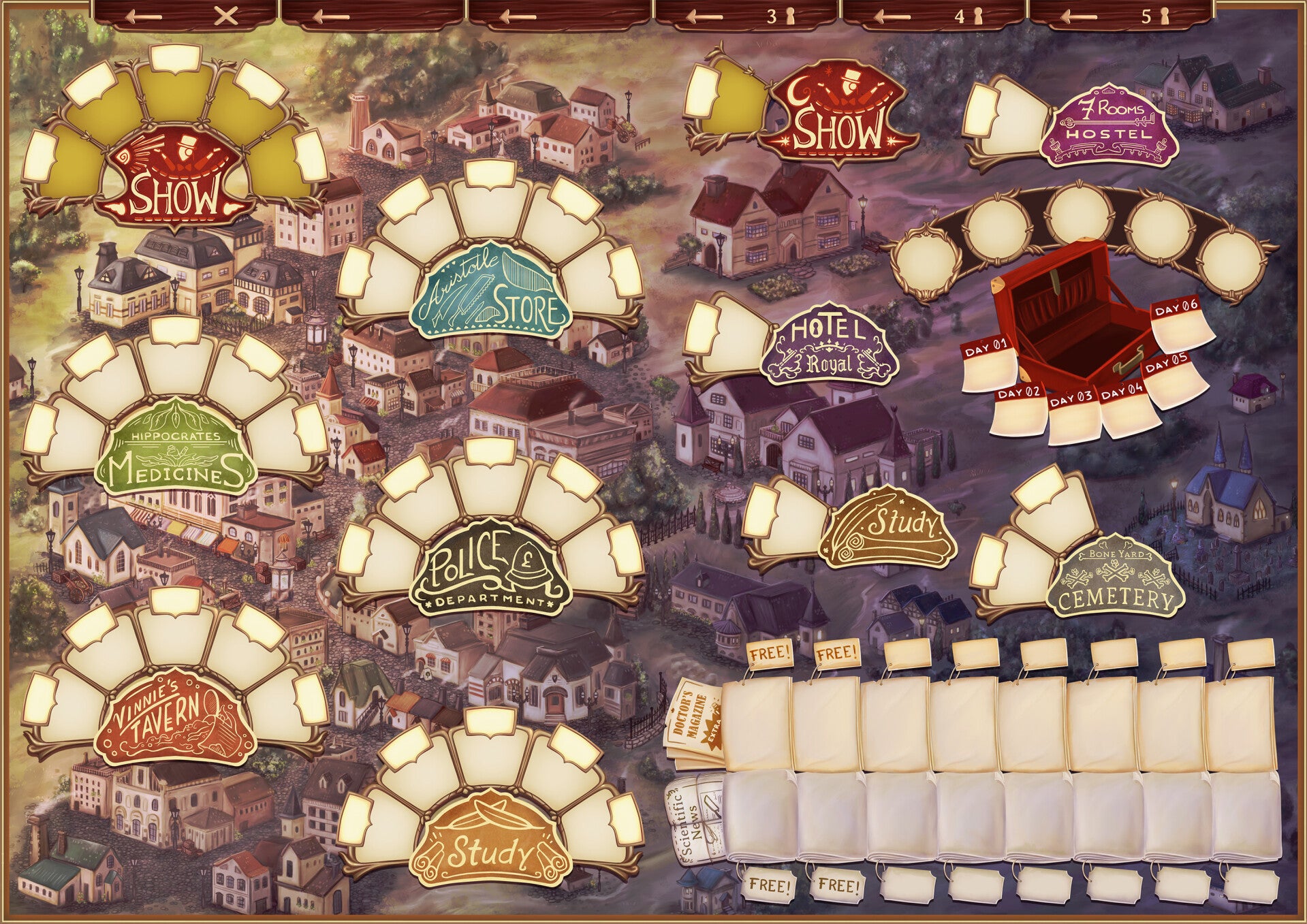This screenshot has height=924, width=1307.
Task: Select the 7 Rooms Hostel sign
Action: 1110,127
